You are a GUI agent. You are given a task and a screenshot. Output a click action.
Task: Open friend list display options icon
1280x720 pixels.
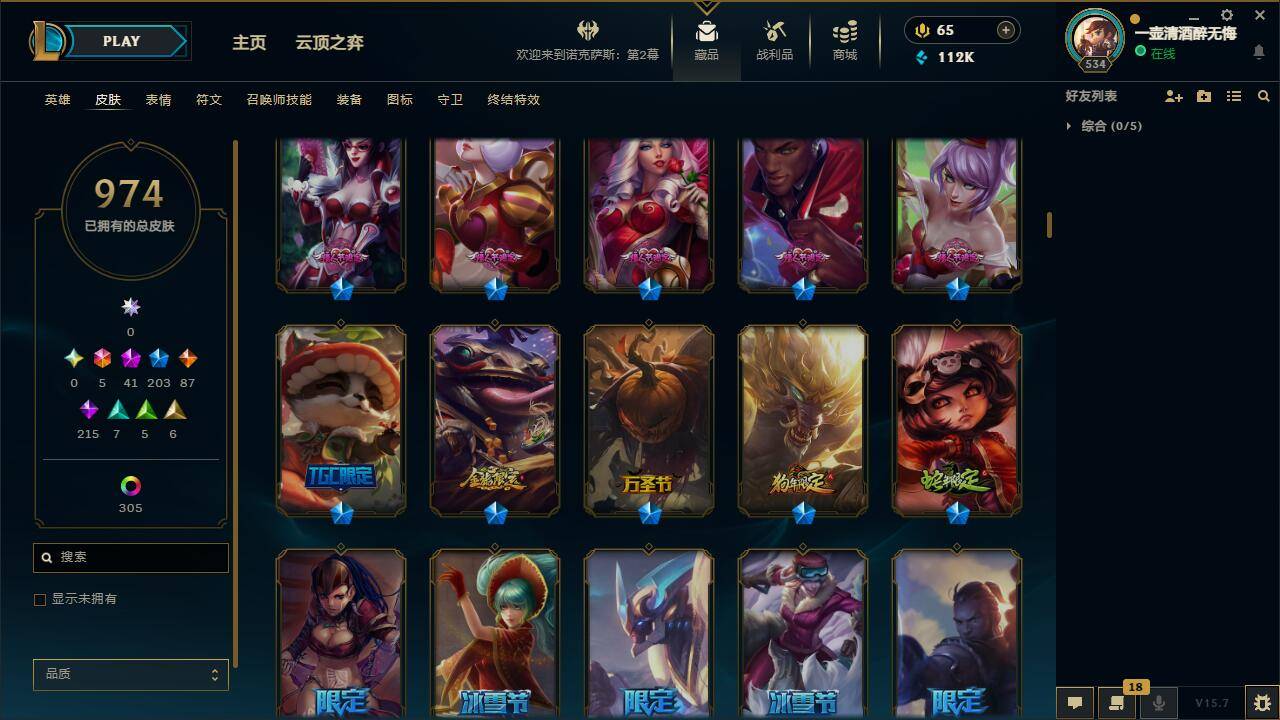click(x=1234, y=96)
